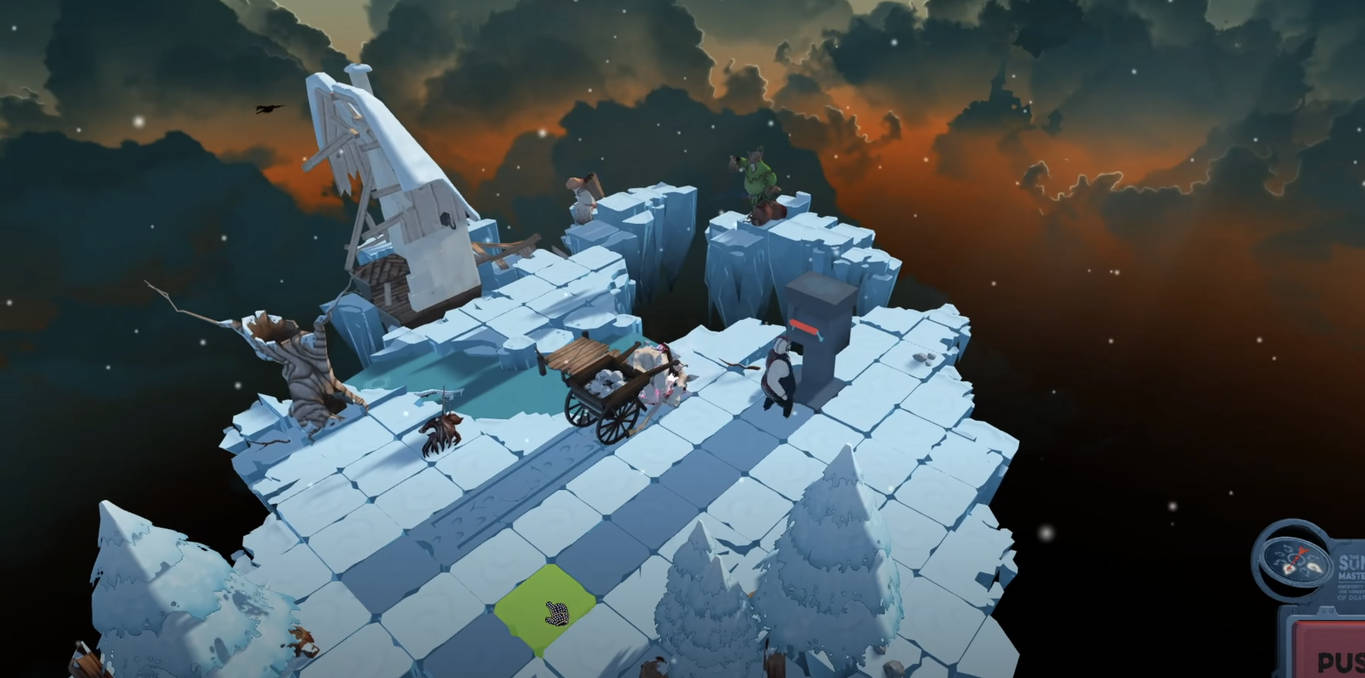1365x678 pixels.
Task: Select the green highlighted floor tile
Action: point(545,606)
